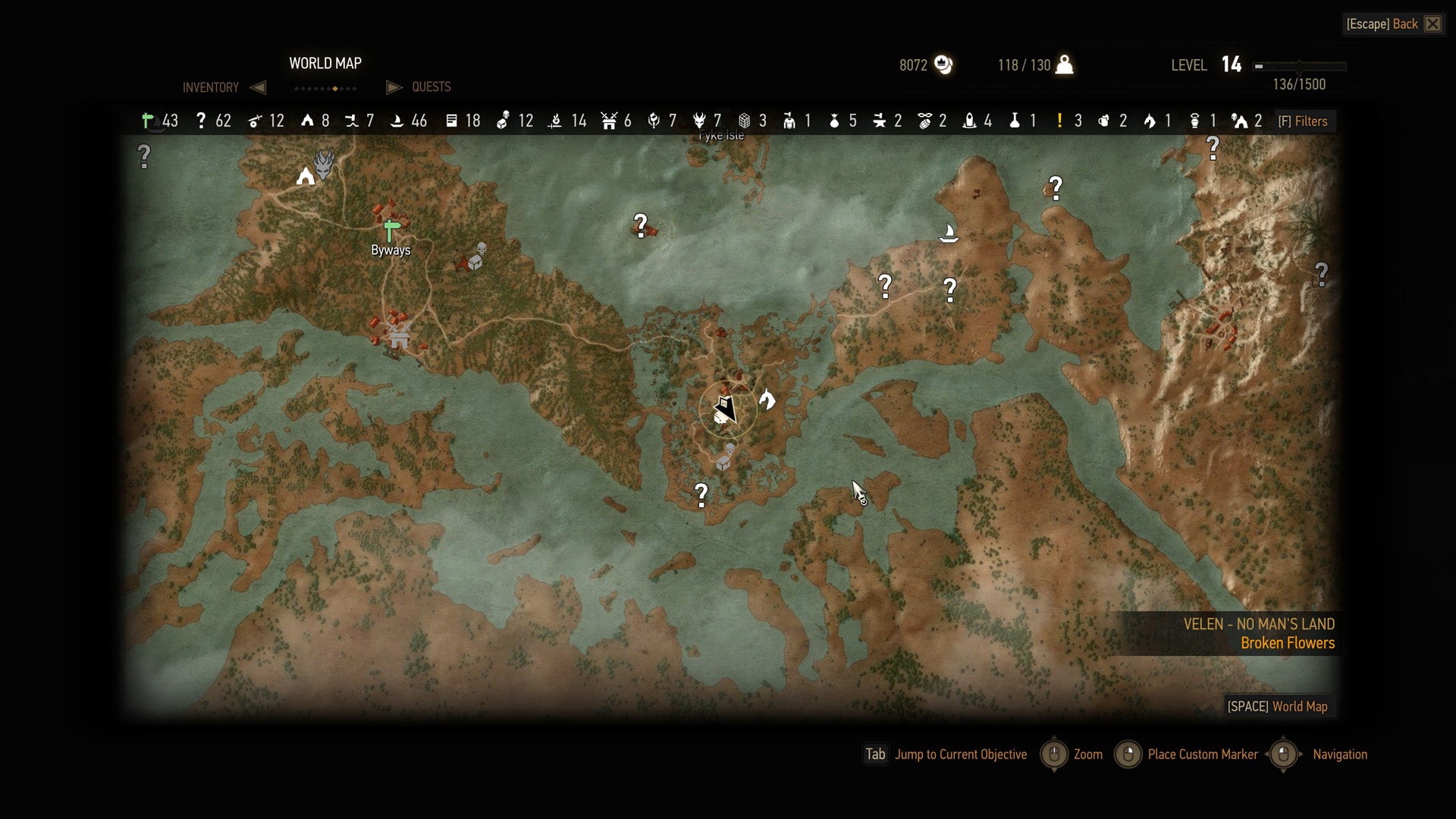Screen dimensions: 1456x819
Task: Click the harbor boat filter icon
Action: pos(397,121)
